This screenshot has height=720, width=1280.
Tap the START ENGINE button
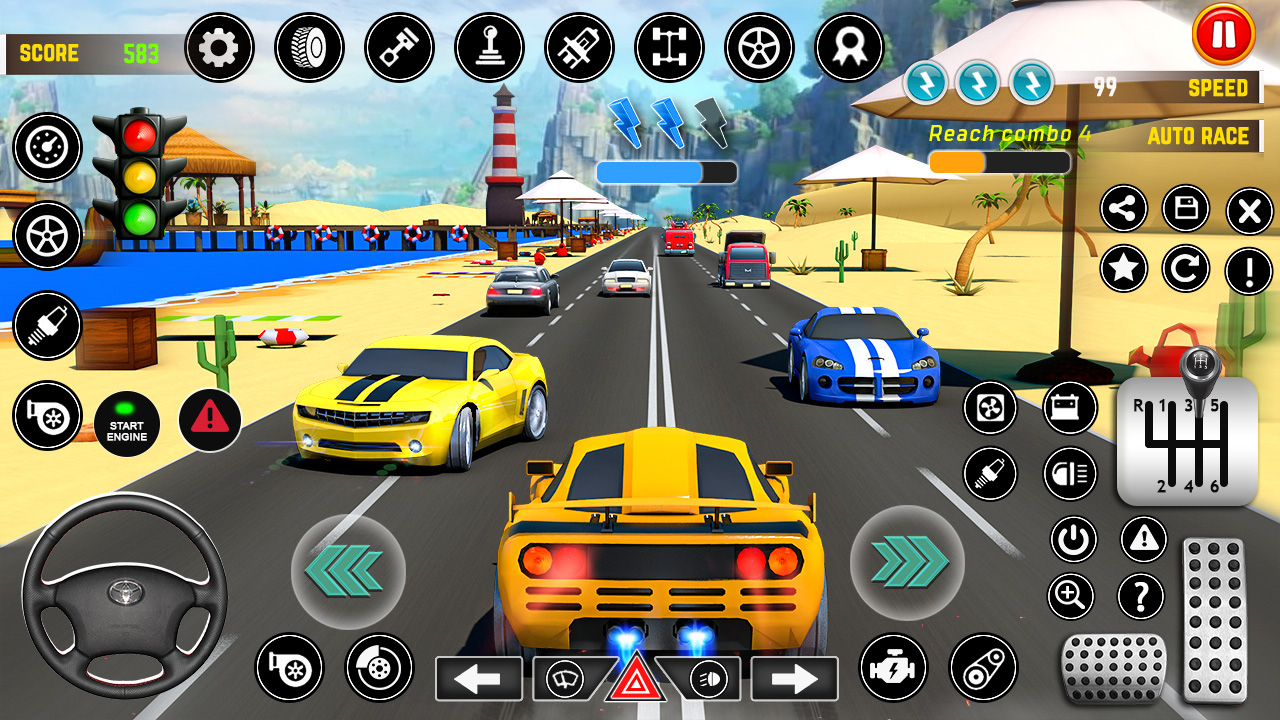tap(127, 424)
